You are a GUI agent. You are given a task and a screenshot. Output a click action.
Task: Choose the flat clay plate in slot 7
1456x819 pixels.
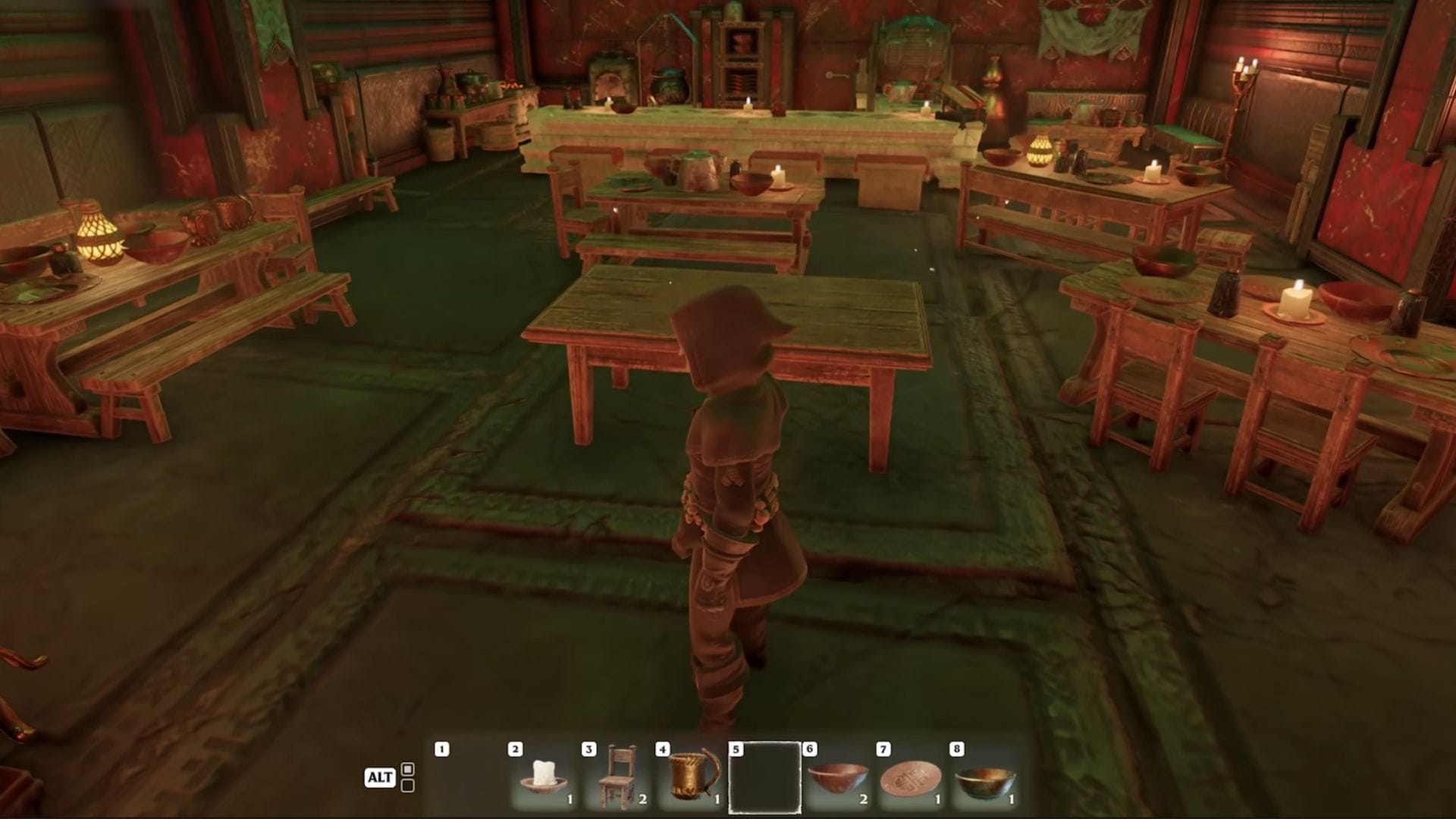click(x=912, y=777)
